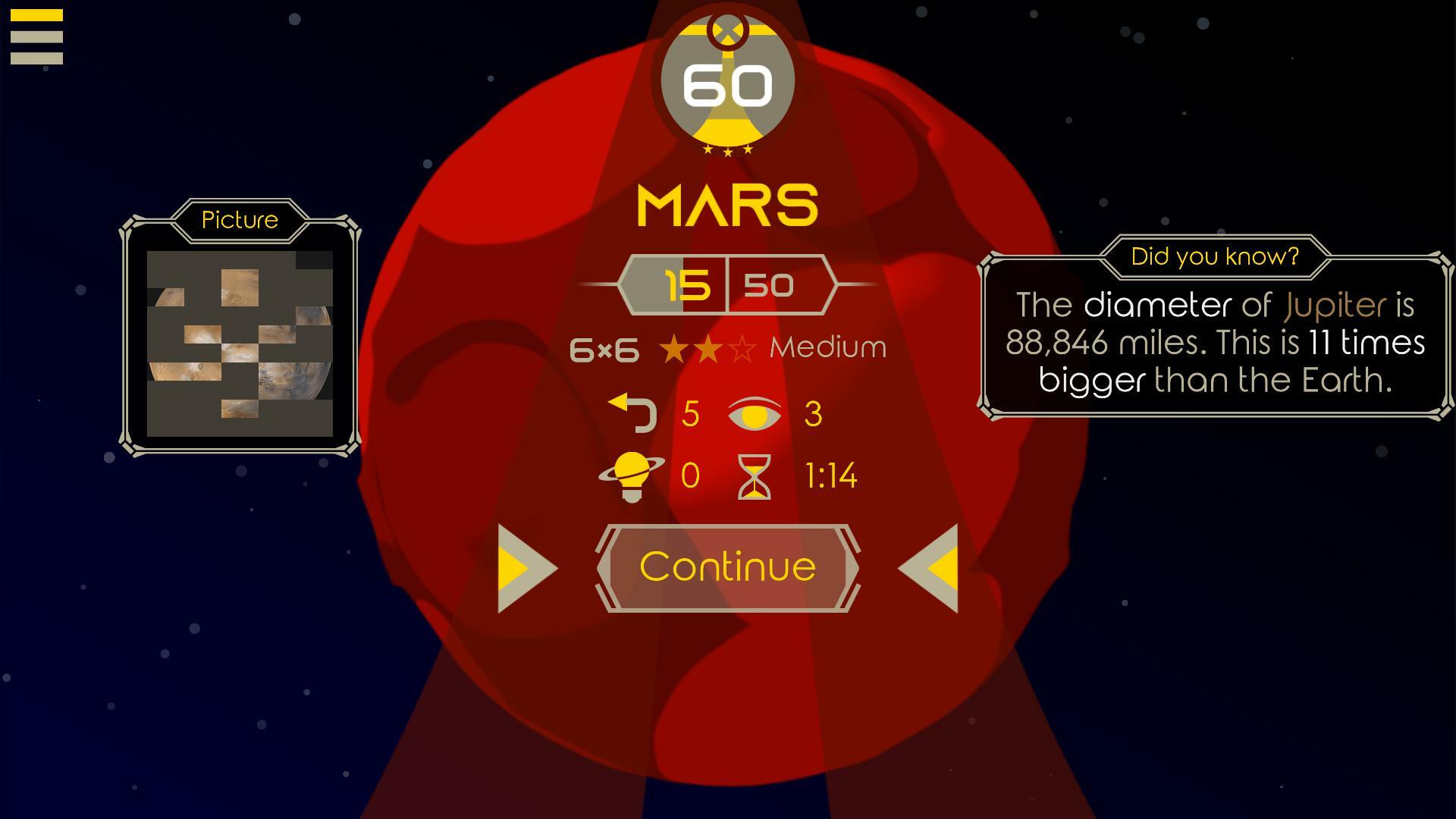Image resolution: width=1456 pixels, height=819 pixels.
Task: Click the hourglass timer icon
Action: (x=755, y=476)
